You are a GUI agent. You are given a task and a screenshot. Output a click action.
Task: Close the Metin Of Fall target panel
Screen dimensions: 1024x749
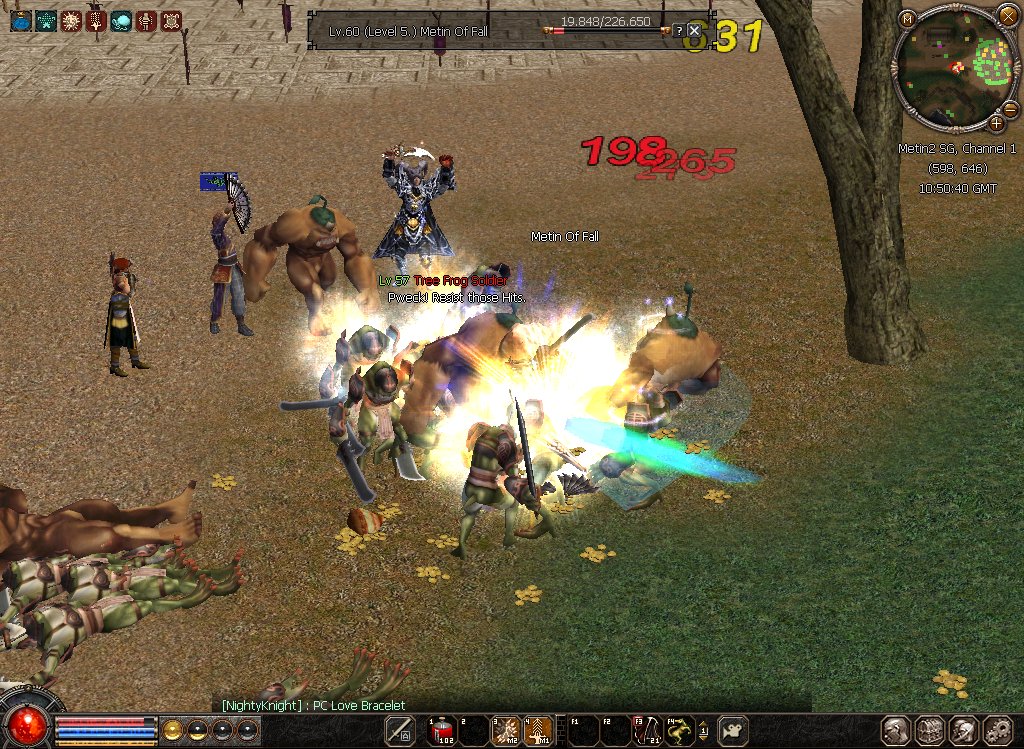pos(694,31)
